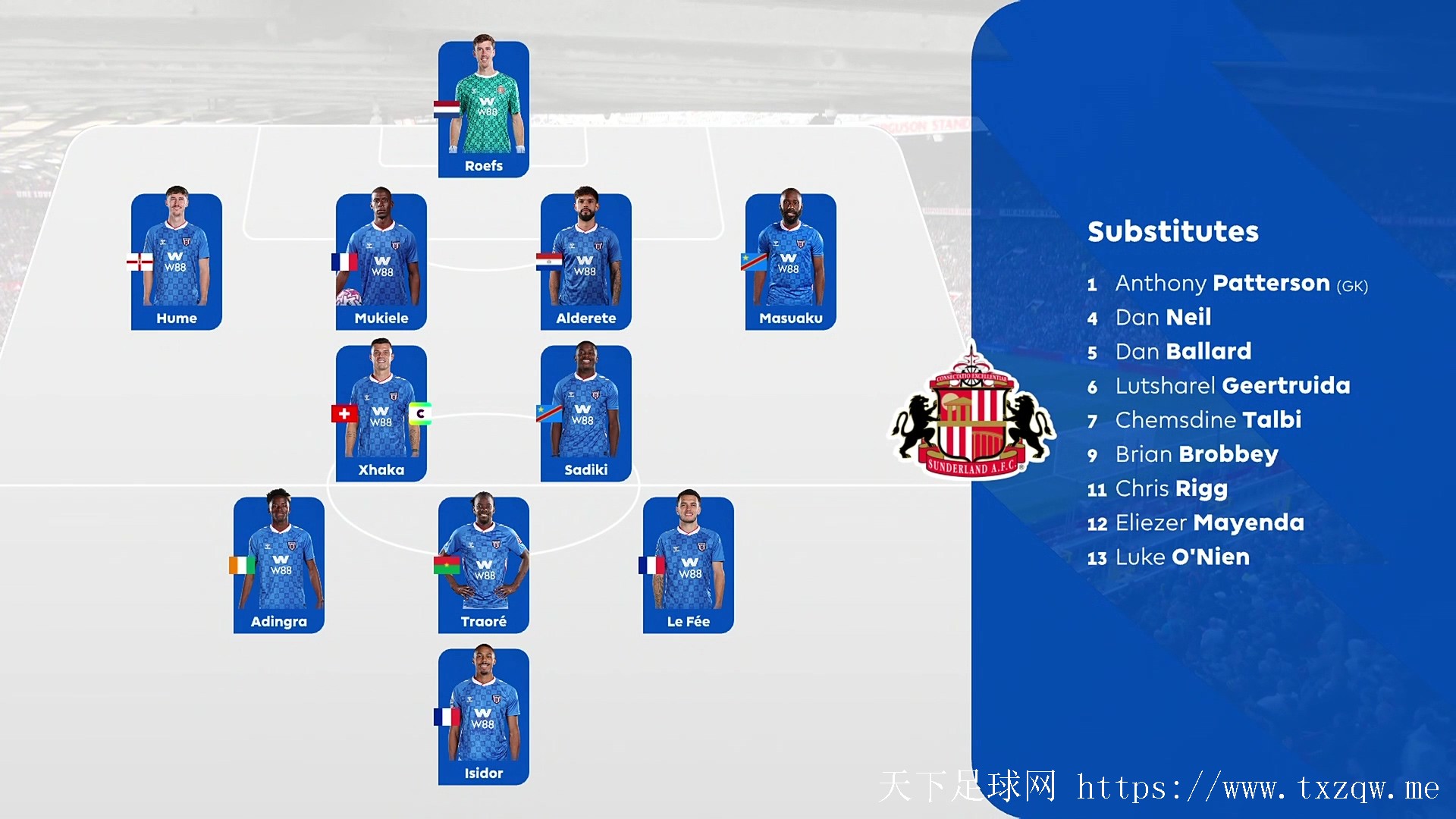Screen dimensions: 1456x819
Task: Click substitute Dan Ballard's row
Action: click(x=1182, y=352)
